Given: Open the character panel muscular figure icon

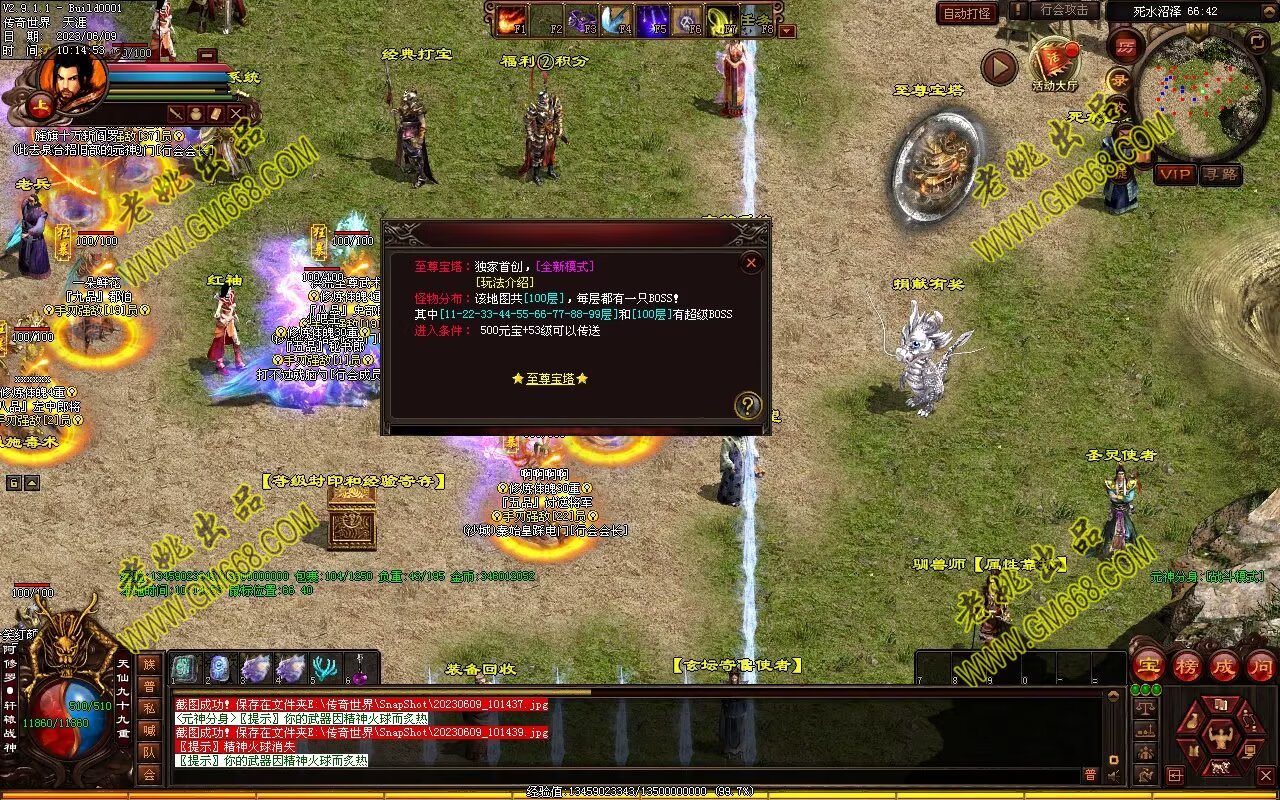Looking at the screenshot, I should click(1219, 739).
